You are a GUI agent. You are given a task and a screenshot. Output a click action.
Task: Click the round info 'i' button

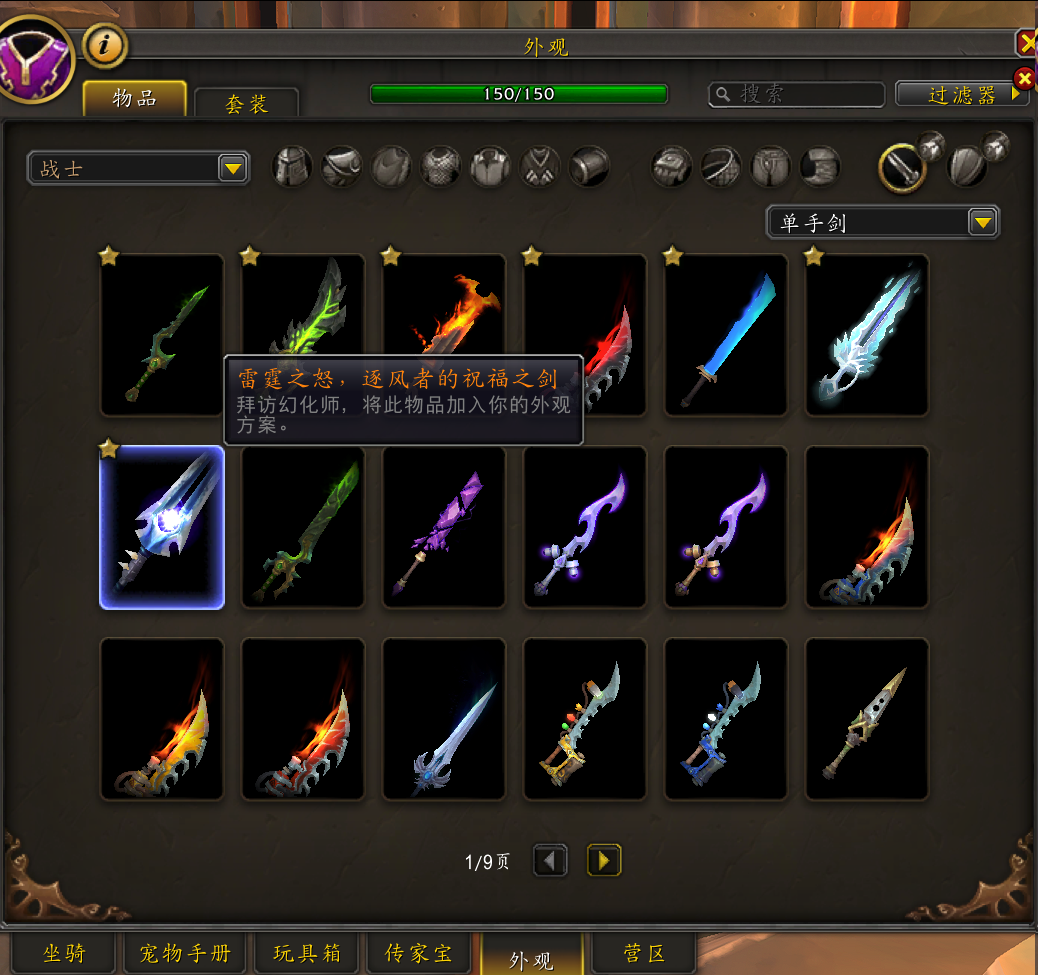tap(104, 45)
